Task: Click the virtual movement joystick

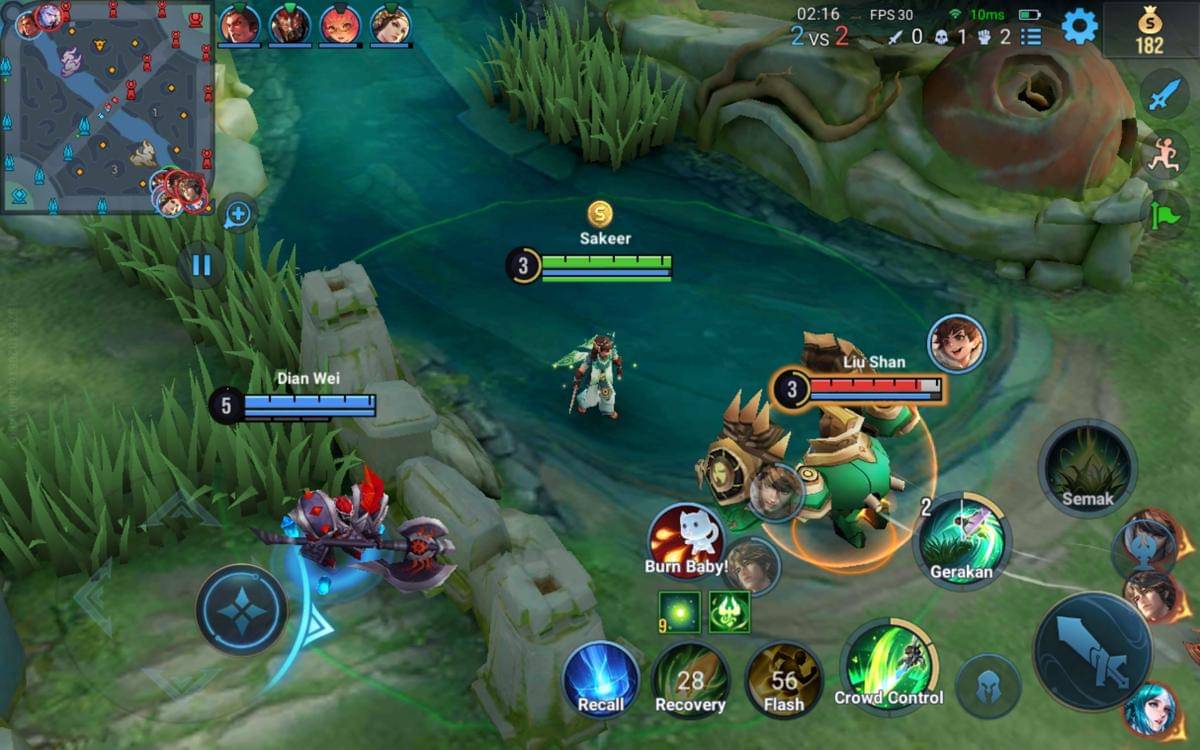Action: [241, 609]
